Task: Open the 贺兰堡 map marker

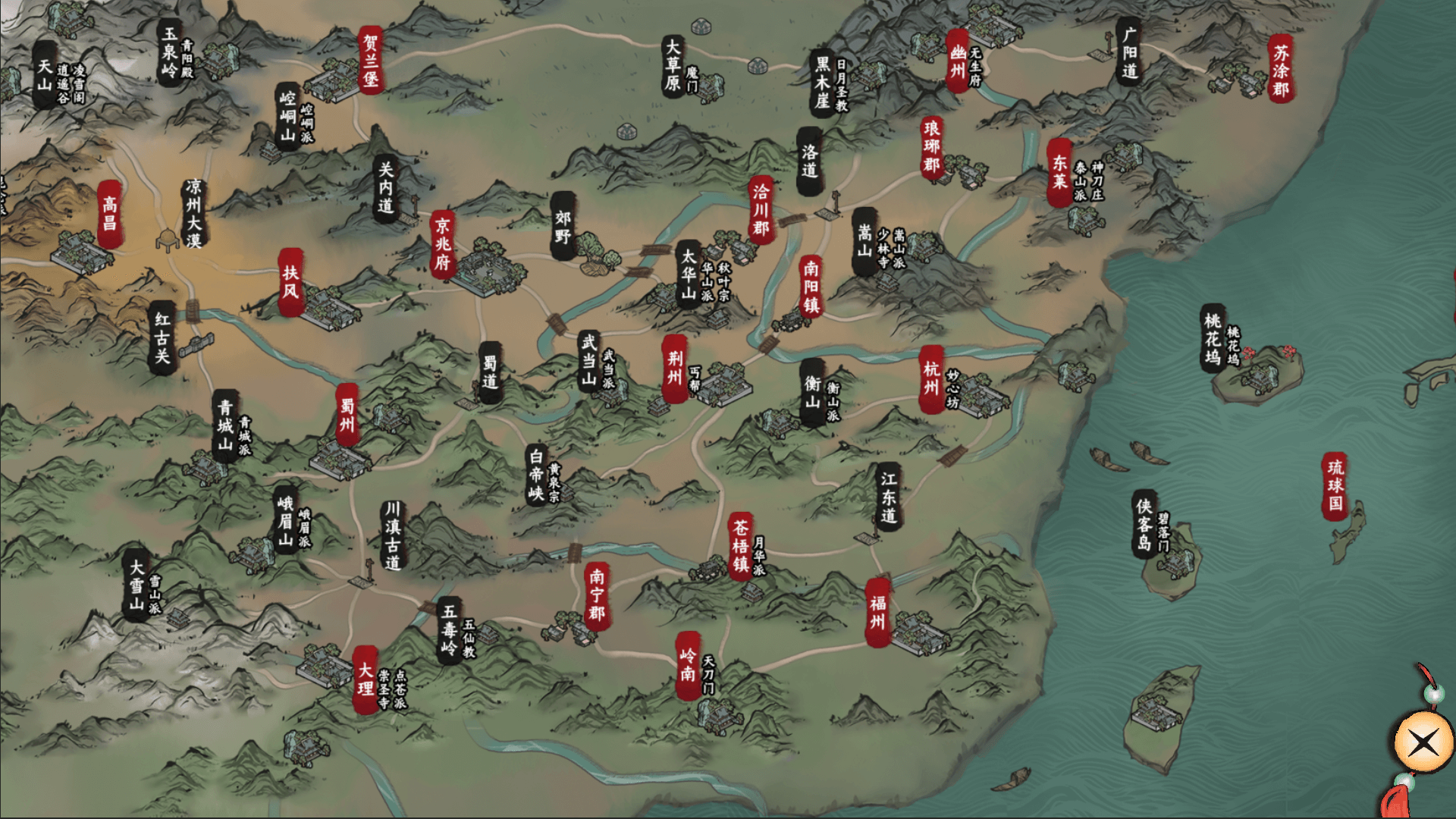Action: point(370,59)
